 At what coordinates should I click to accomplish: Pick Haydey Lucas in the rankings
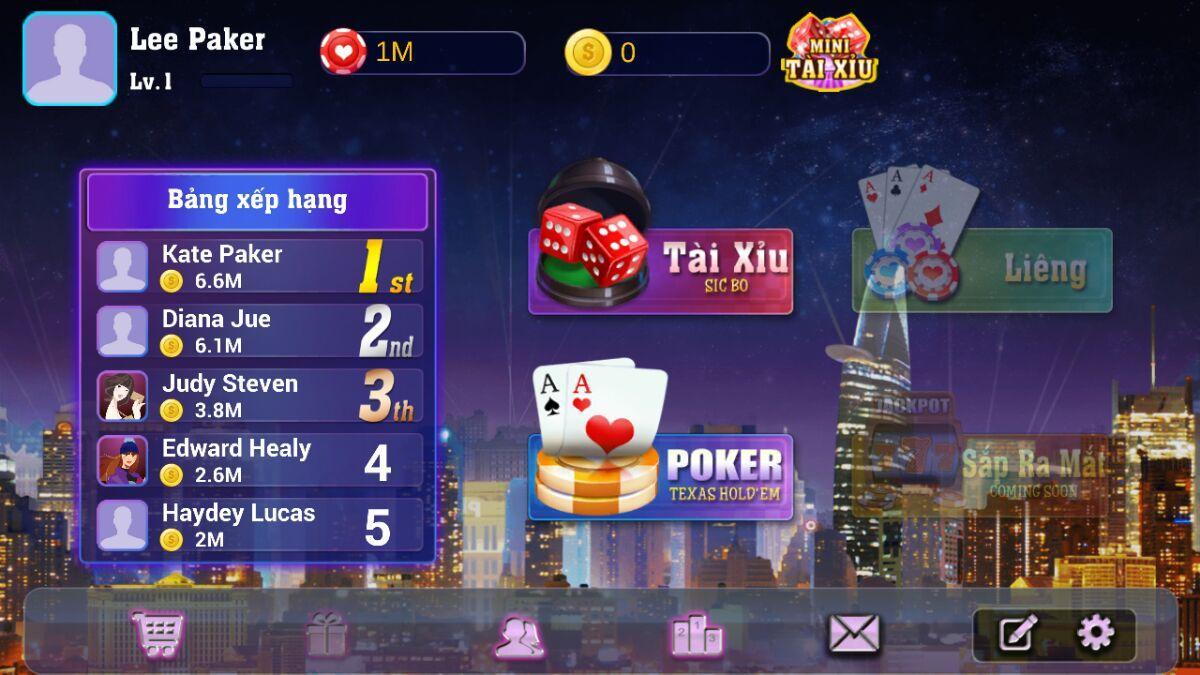pyautogui.click(x=259, y=525)
